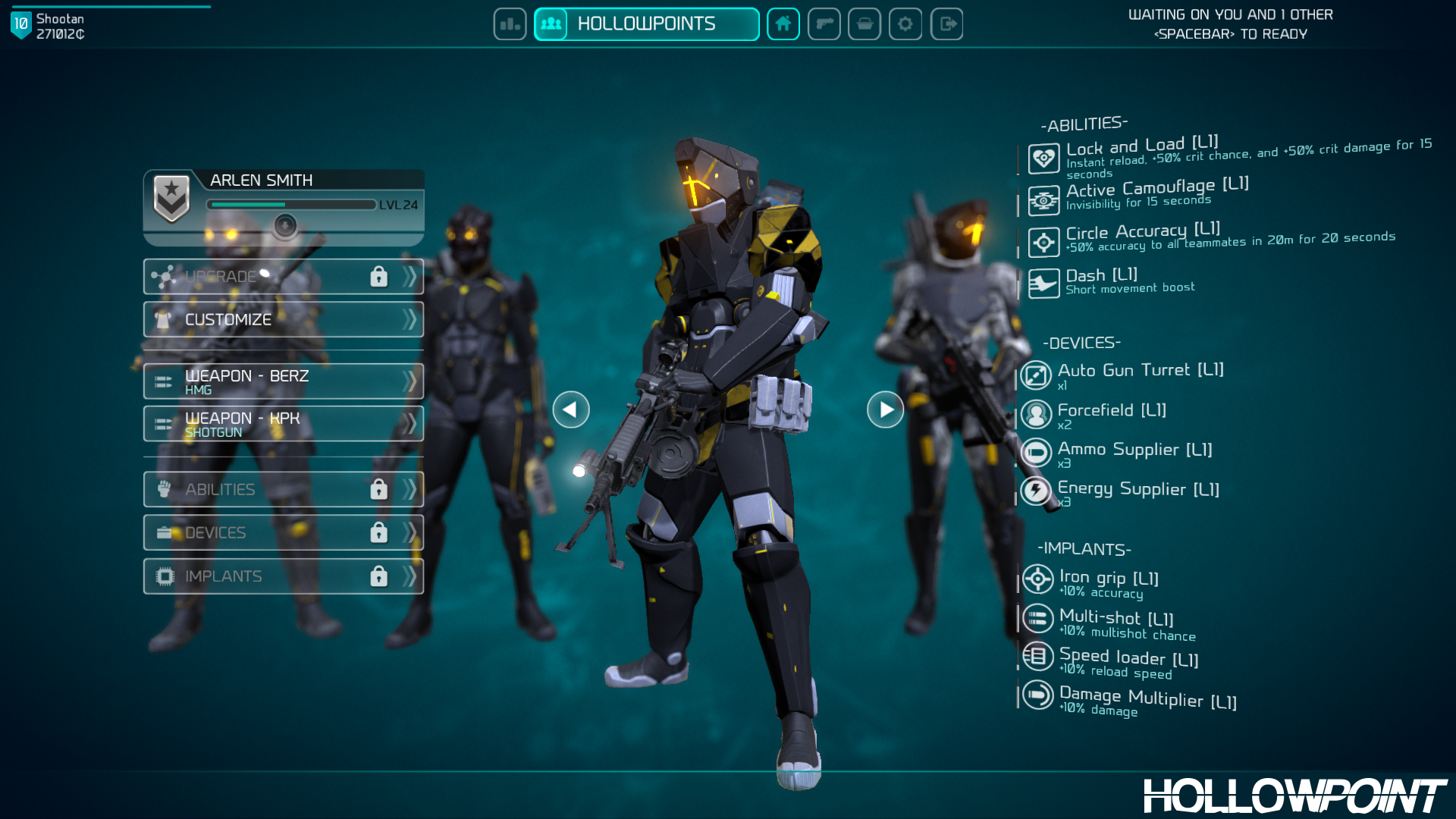Click the Auto Gun Turret device icon
Viewport: 1456px width, 819px height.
click(x=1037, y=374)
